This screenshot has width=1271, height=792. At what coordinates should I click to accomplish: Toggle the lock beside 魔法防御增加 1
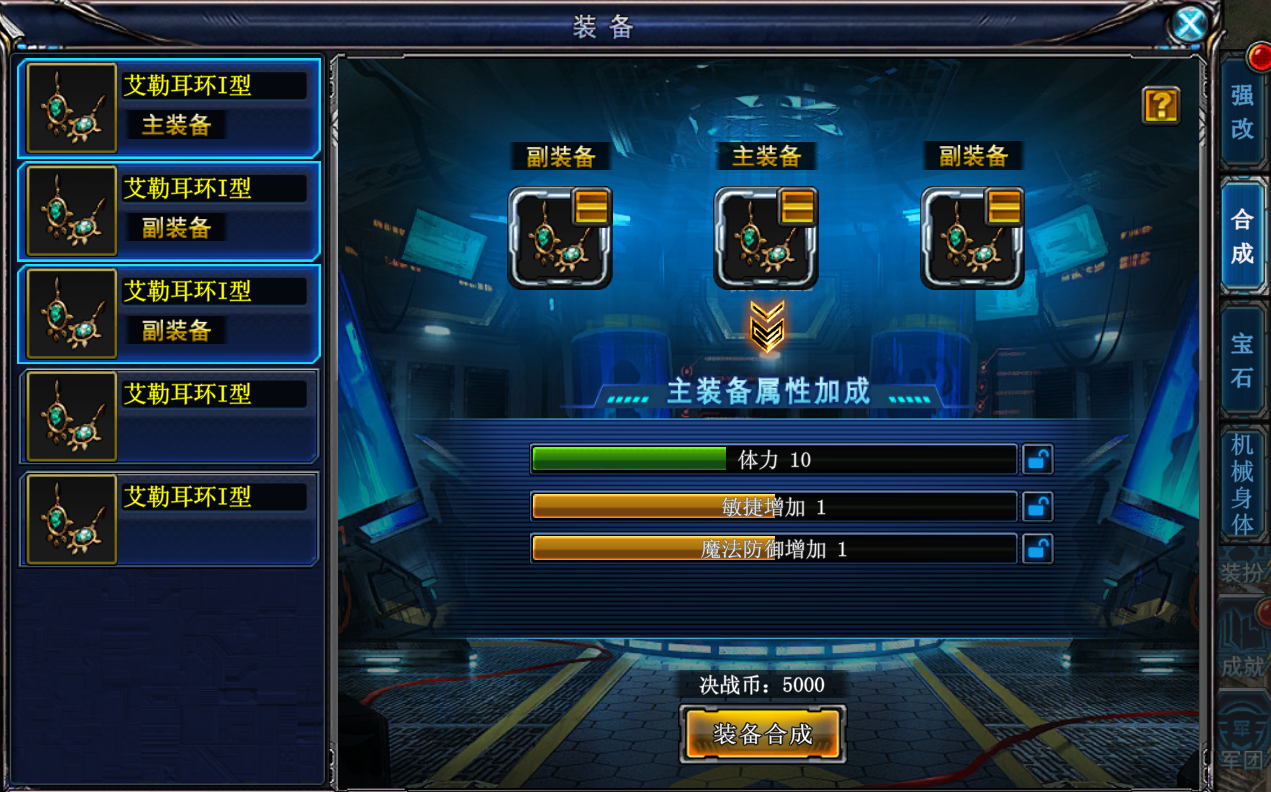[1037, 549]
